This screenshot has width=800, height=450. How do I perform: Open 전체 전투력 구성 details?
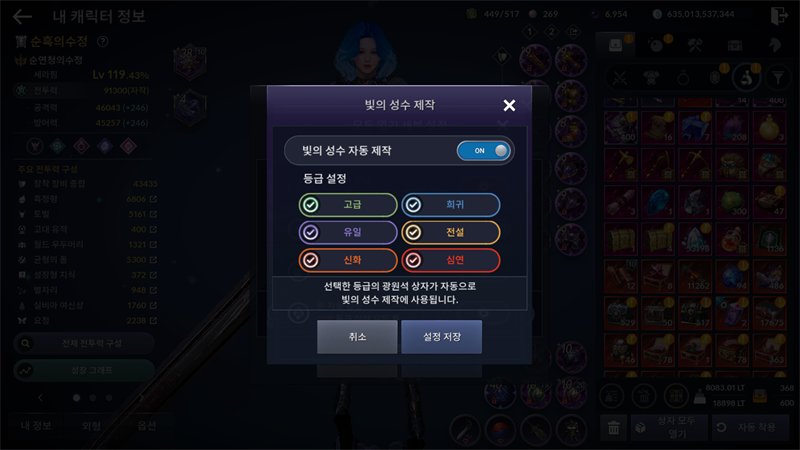84,342
